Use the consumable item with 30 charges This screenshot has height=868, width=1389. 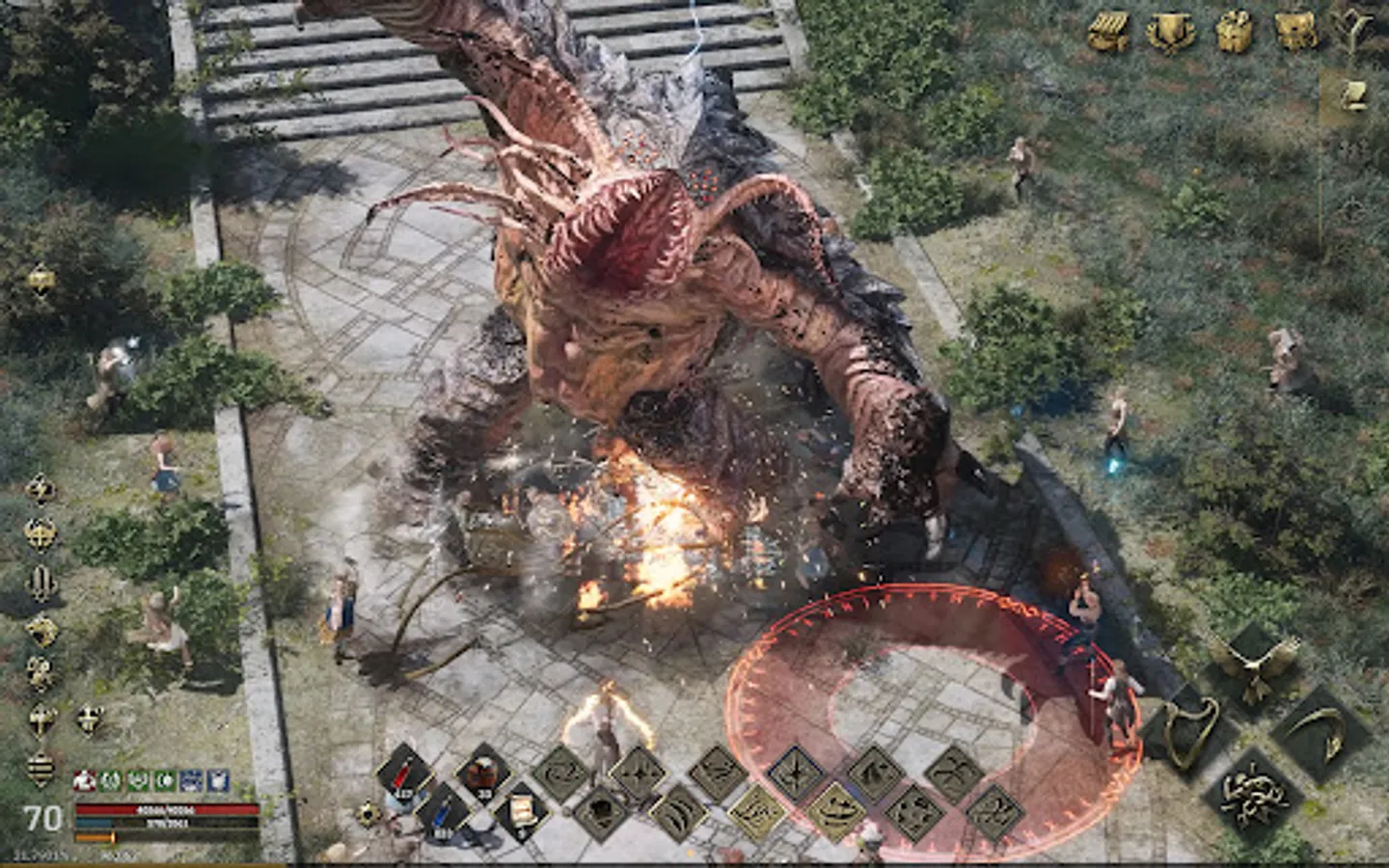click(481, 773)
